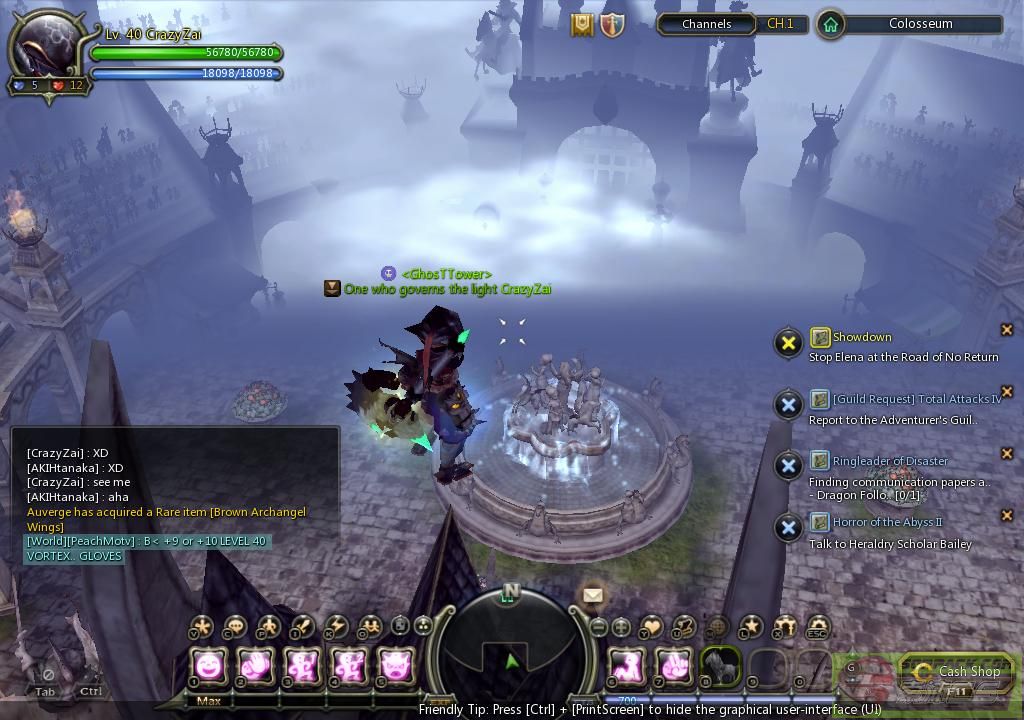
Task: Select the Showdown quest in tracker
Action: 861,338
